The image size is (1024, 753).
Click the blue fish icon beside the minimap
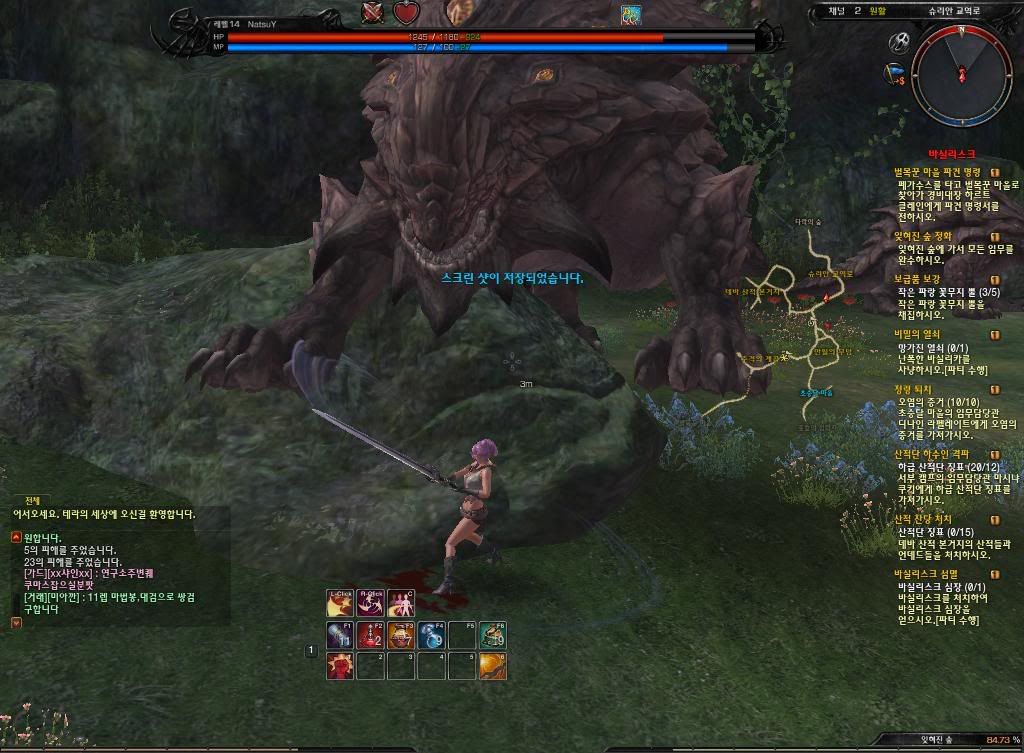pos(892,75)
